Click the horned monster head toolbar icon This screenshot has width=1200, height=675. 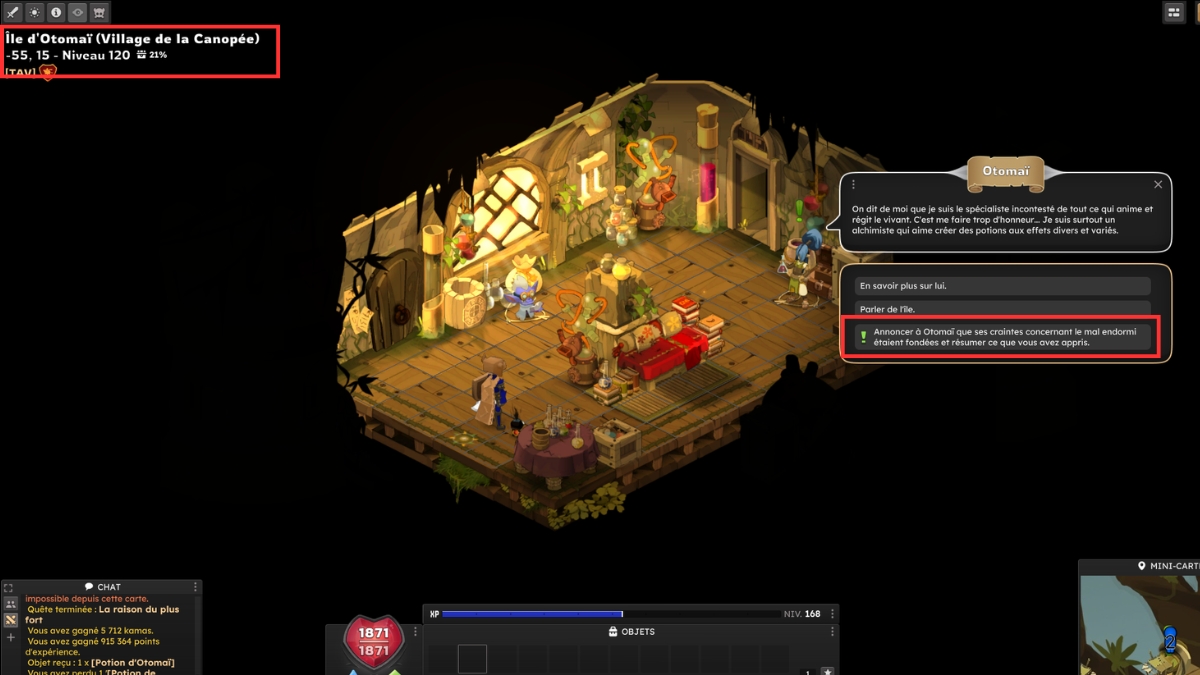pos(99,13)
